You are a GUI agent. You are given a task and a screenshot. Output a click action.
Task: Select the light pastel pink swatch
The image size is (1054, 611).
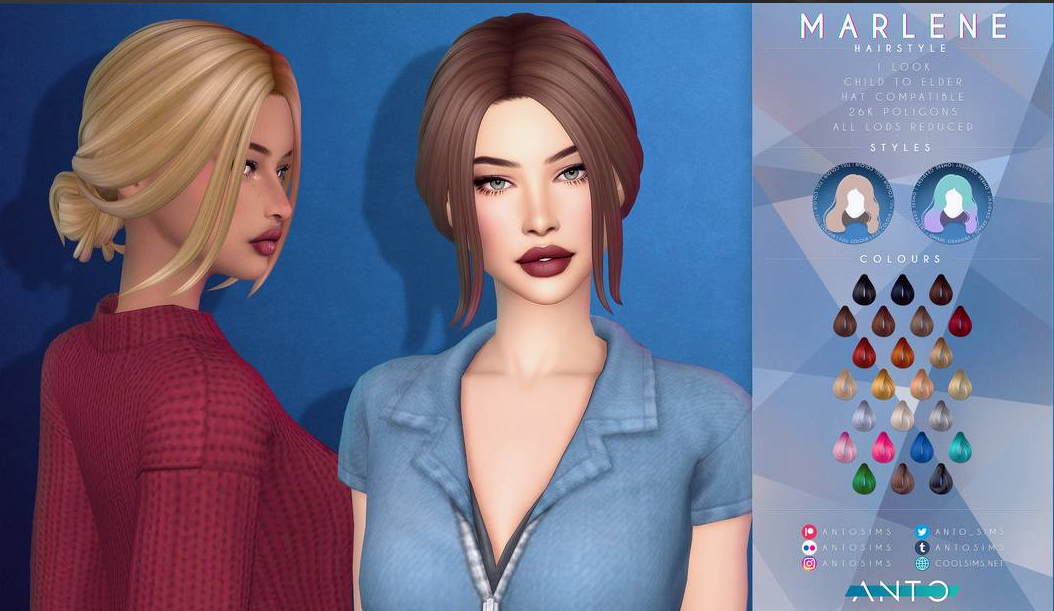[x=844, y=446]
